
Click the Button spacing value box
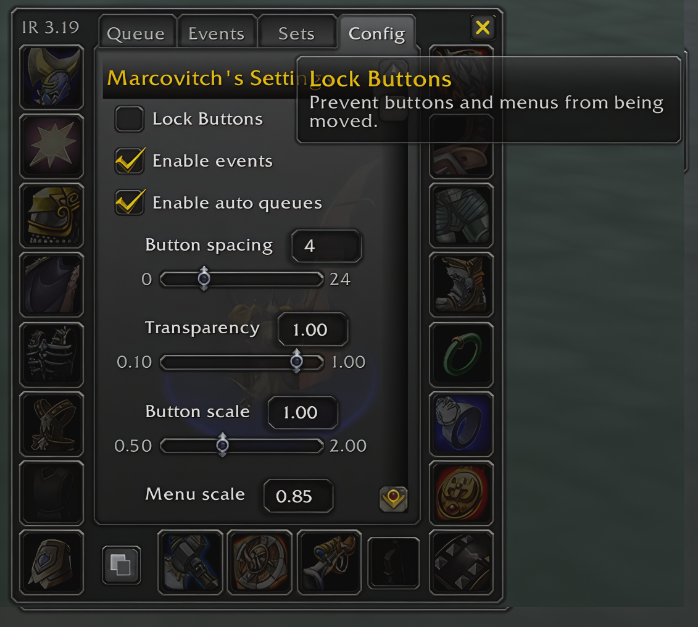[325, 246]
